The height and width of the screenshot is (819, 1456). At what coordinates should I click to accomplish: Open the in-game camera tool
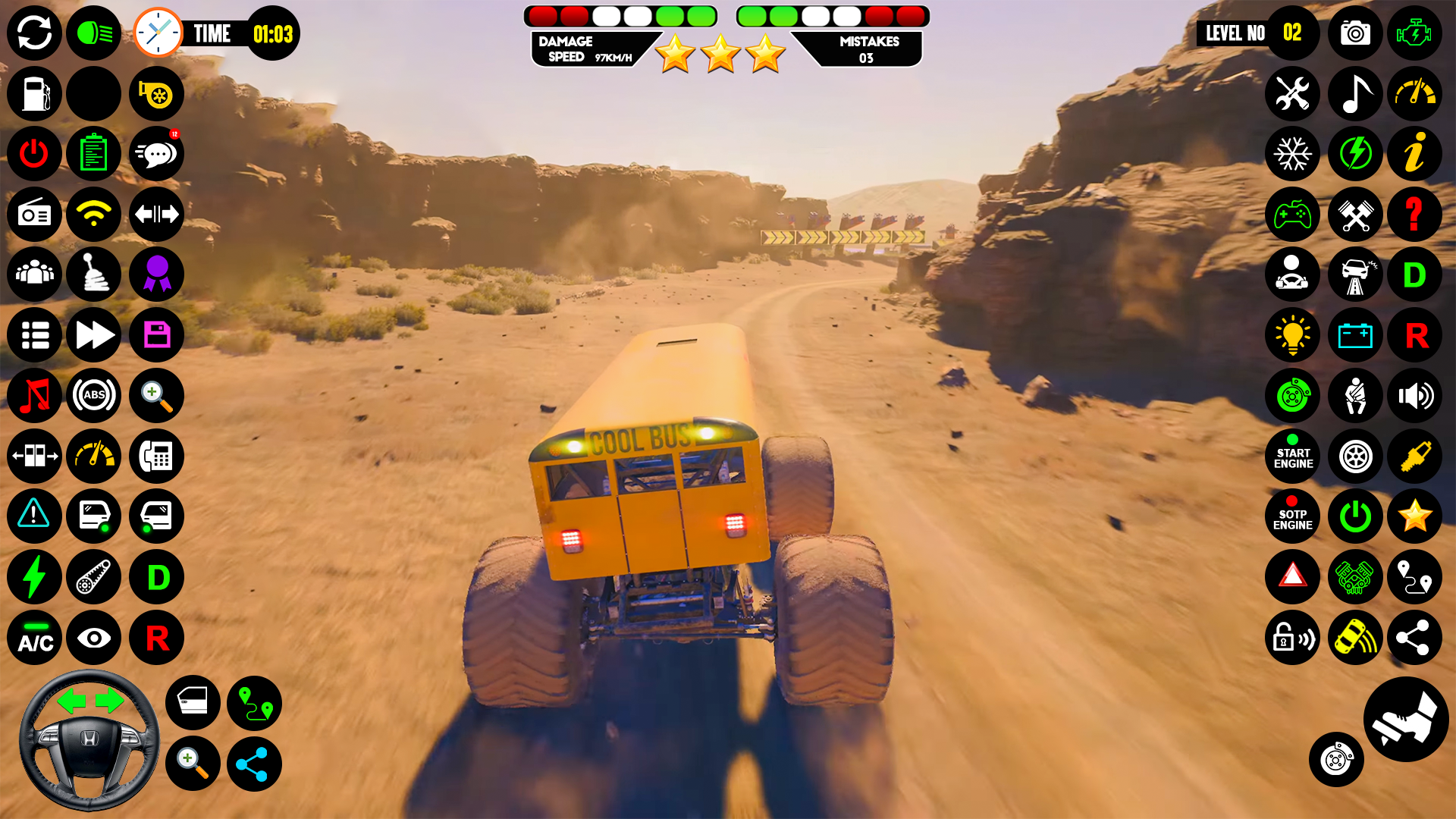pos(1354,33)
